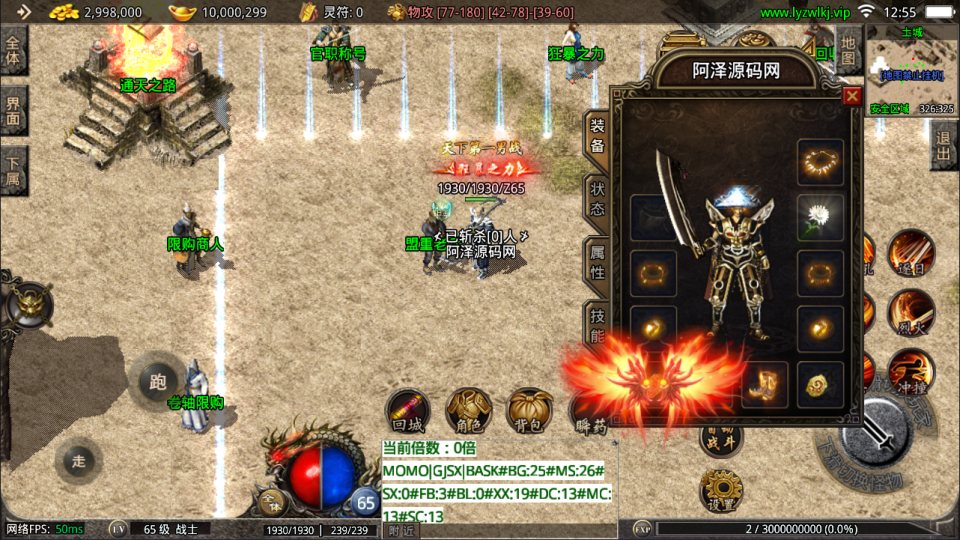Select the white flower equipment slot

tap(820, 215)
